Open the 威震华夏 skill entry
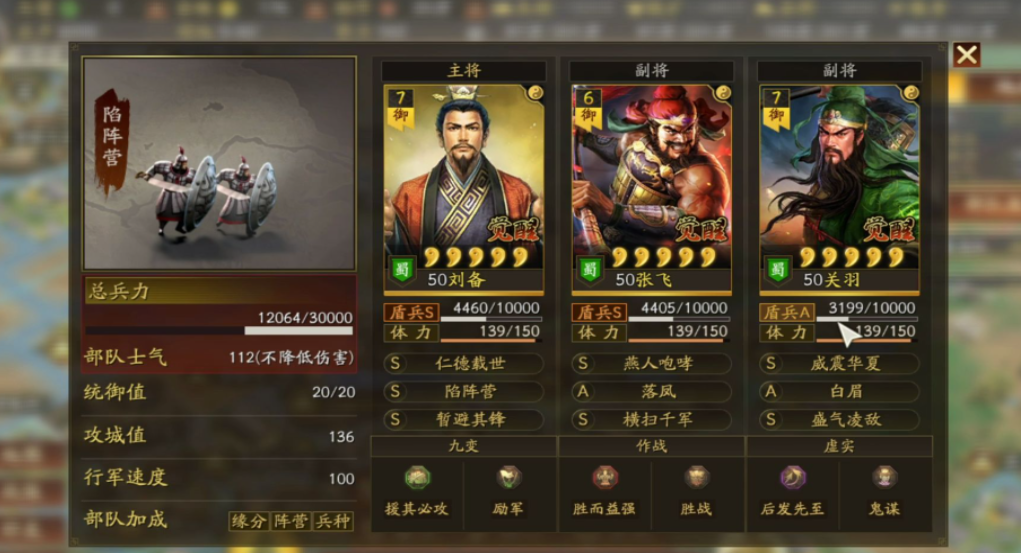1022x553 pixels. (840, 364)
